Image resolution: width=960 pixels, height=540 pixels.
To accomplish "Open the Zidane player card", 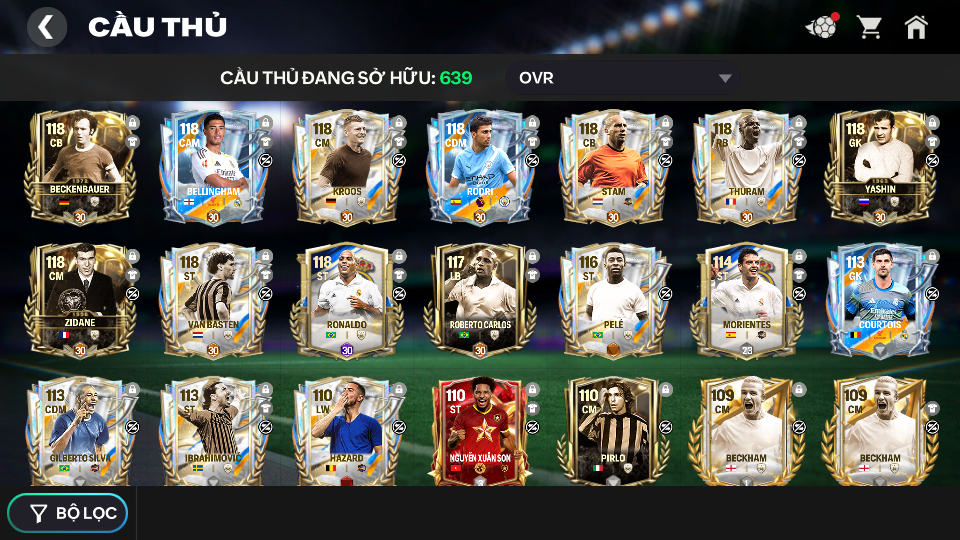I will click(x=79, y=300).
